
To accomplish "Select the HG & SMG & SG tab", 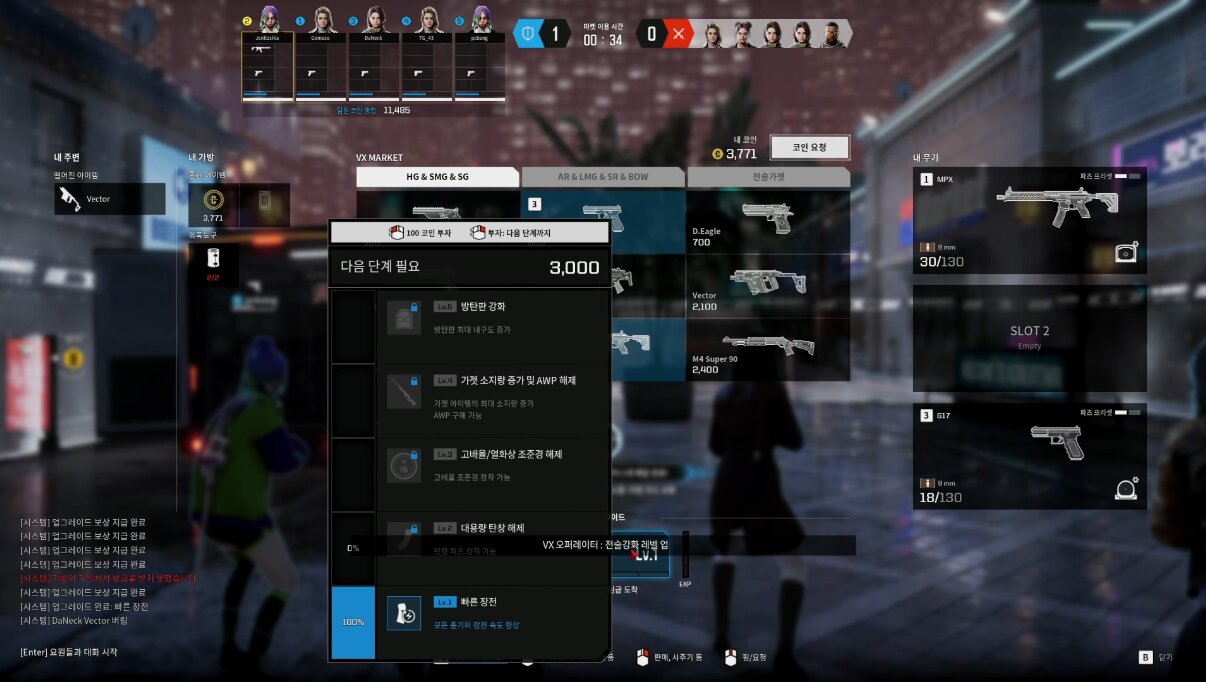I will (x=437, y=177).
